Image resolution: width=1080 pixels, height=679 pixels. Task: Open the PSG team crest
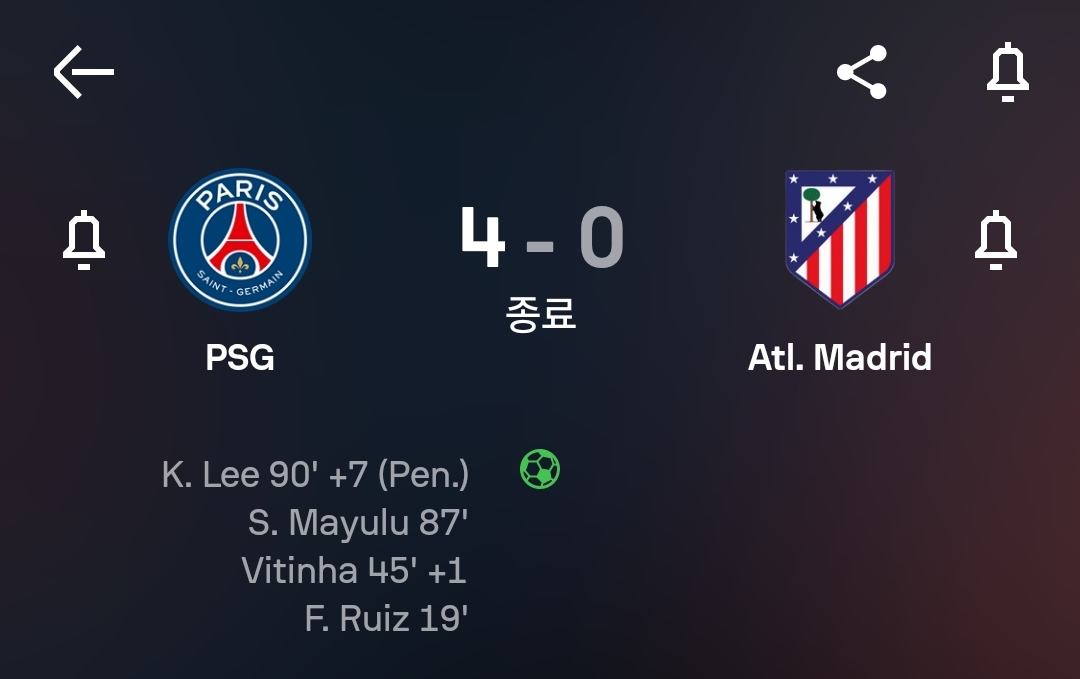coord(240,240)
